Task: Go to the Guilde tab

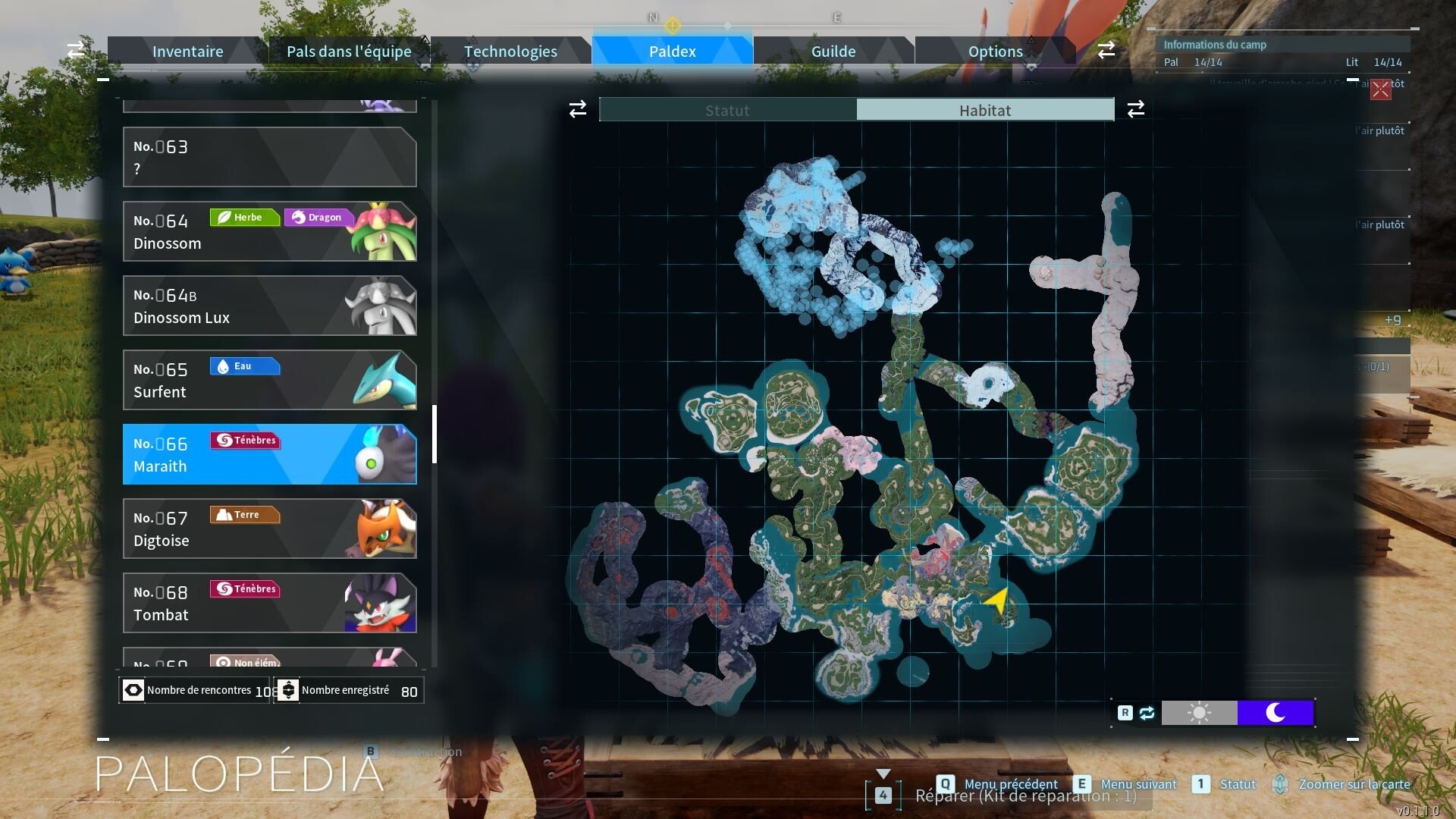Action: 833,52
